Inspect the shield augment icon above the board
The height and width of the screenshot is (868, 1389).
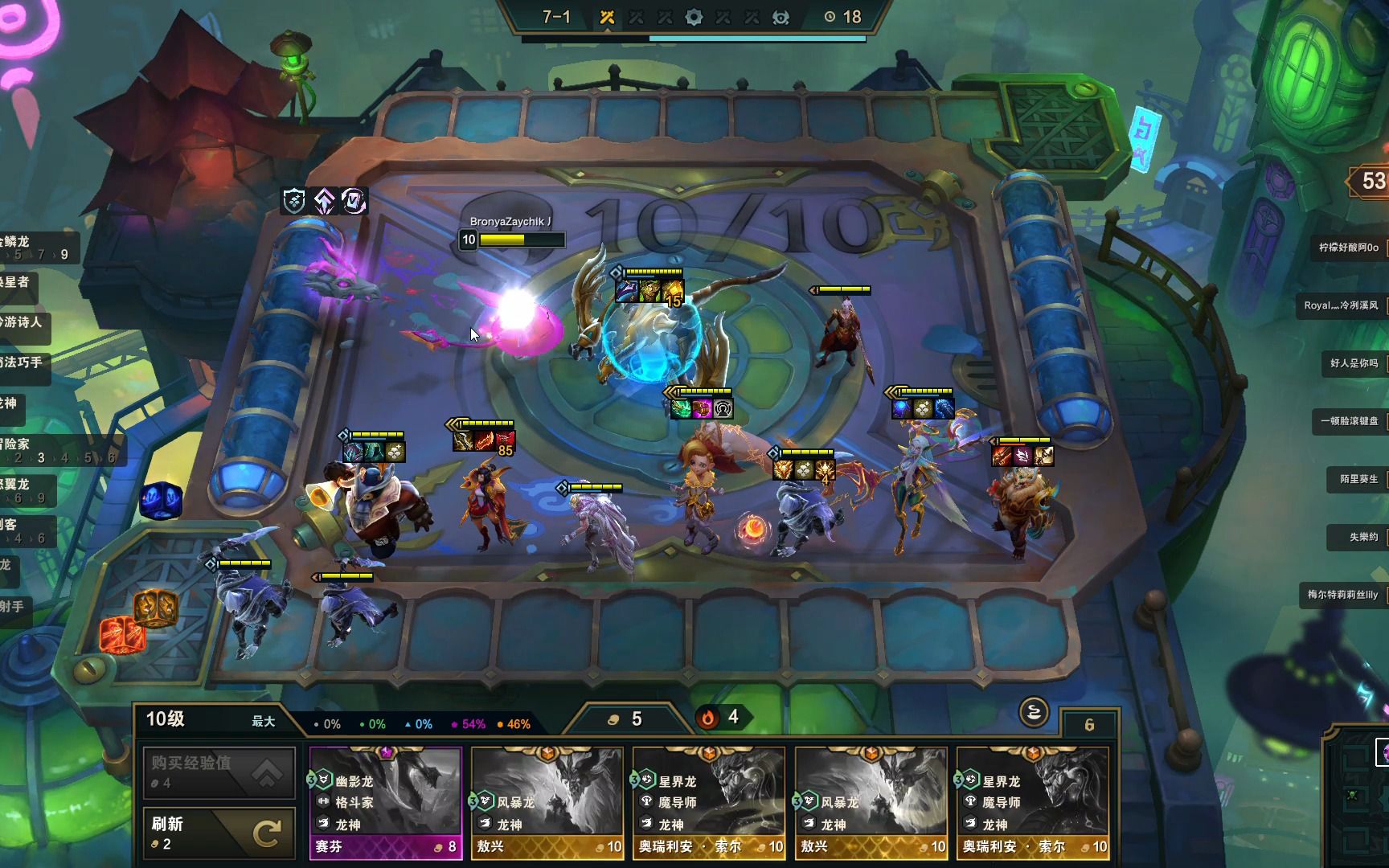[x=295, y=201]
